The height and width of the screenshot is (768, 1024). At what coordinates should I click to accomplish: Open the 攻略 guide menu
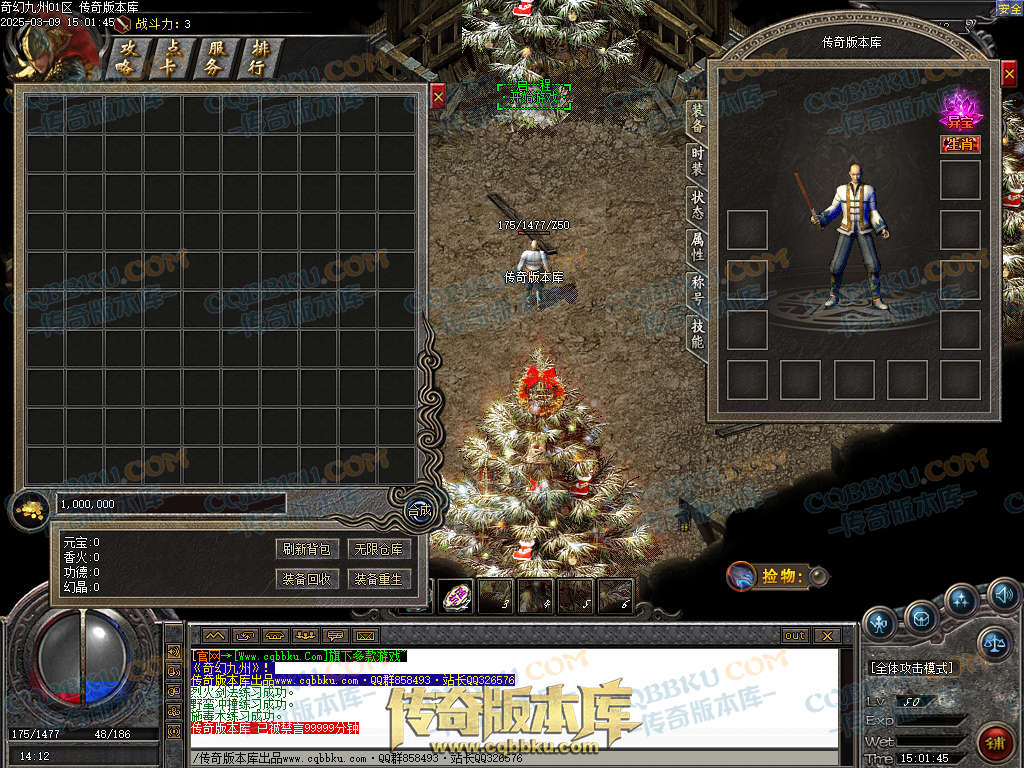tap(127, 58)
